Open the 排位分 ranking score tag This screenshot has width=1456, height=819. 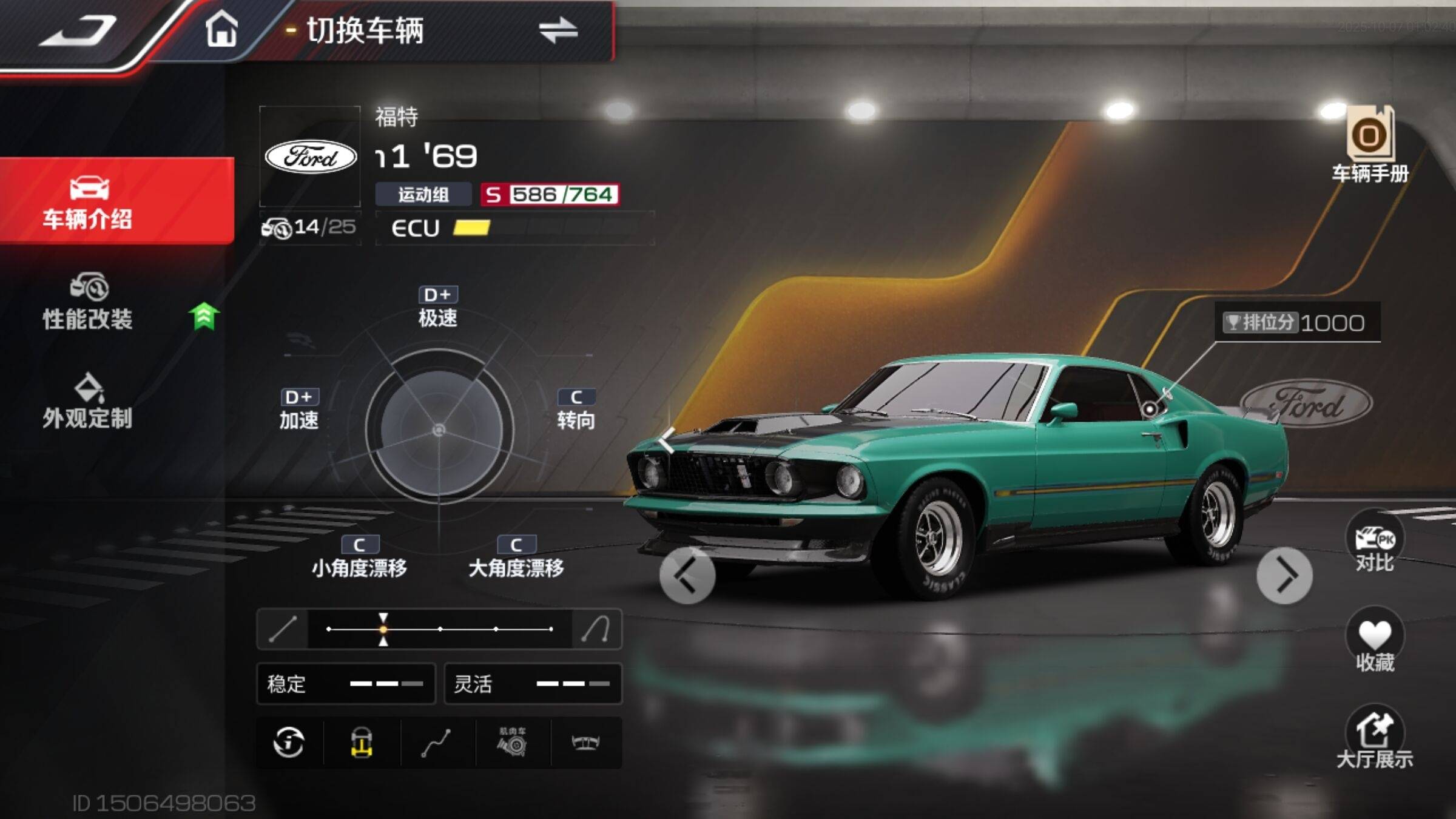coord(1296,323)
